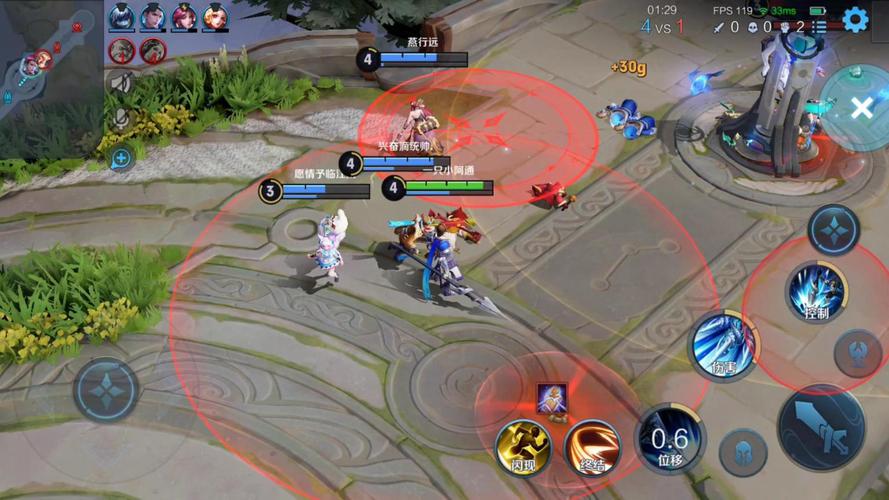Use the equipment item icon above 闪现
The height and width of the screenshot is (500, 889).
[x=552, y=398]
